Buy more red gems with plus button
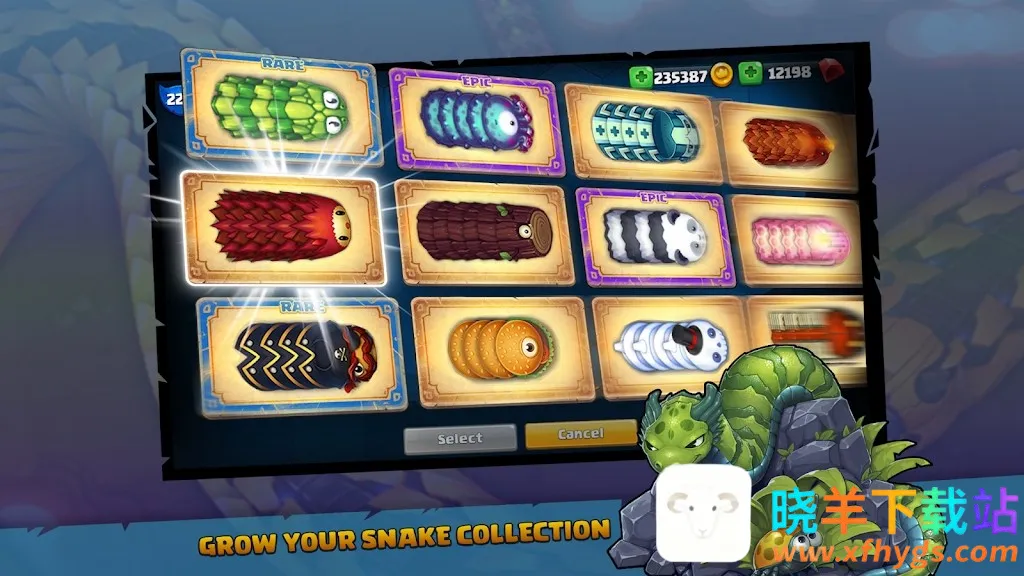Viewport: 1024px width, 576px height. 750,73
